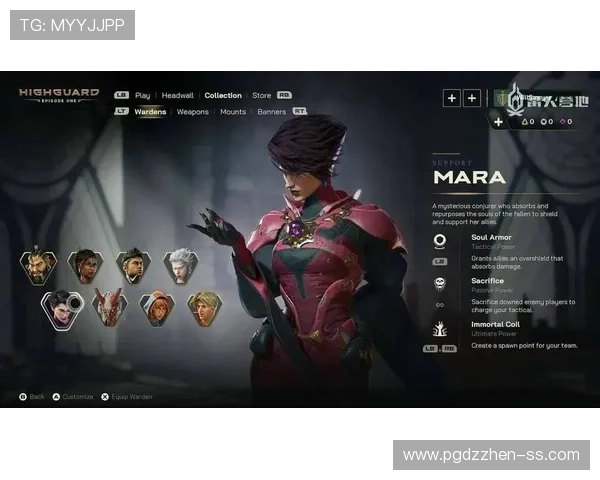Viewport: 600px width, 480px height.
Task: Select the Collection tab
Action: (223, 96)
